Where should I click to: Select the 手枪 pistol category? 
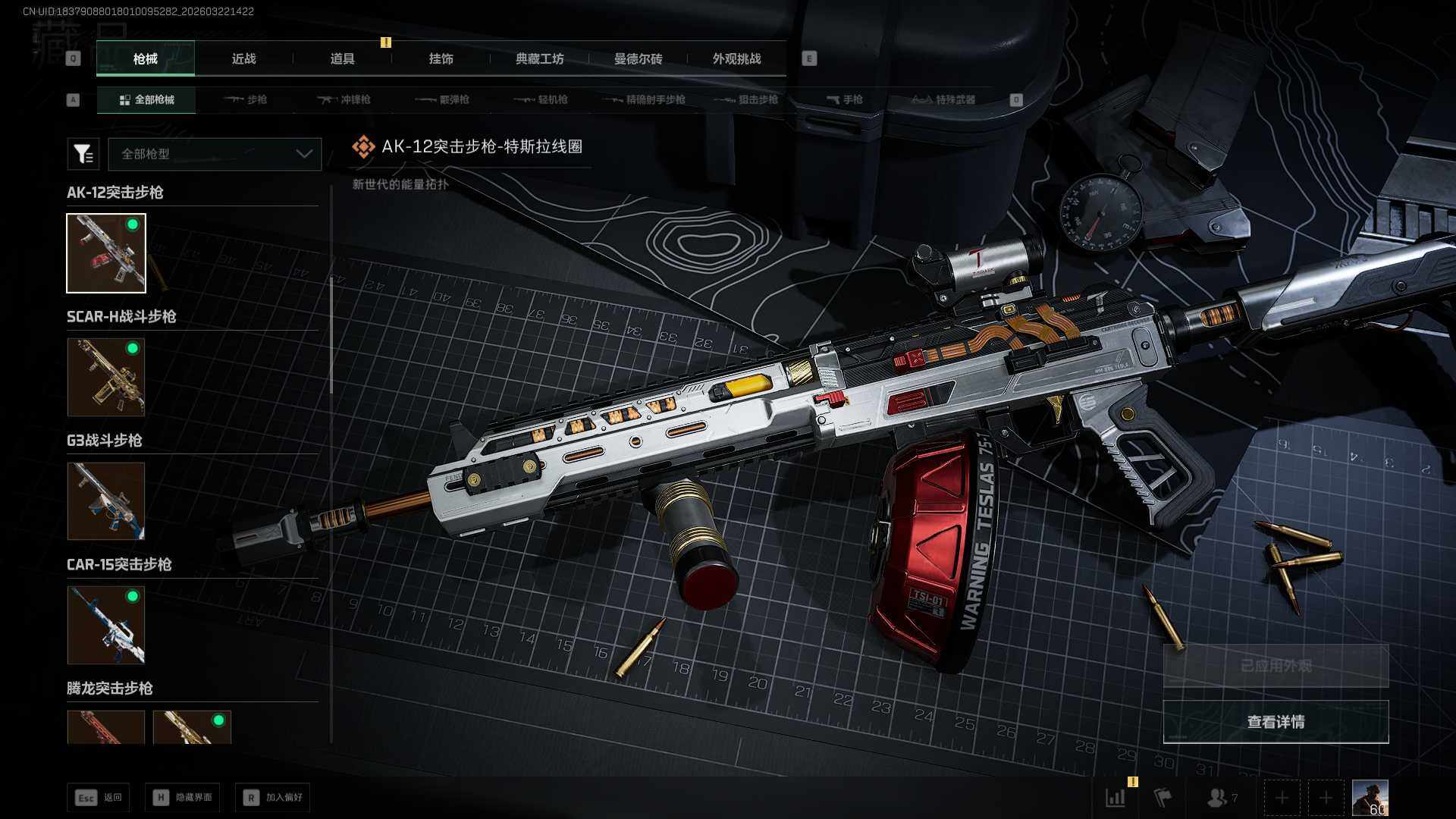(845, 99)
